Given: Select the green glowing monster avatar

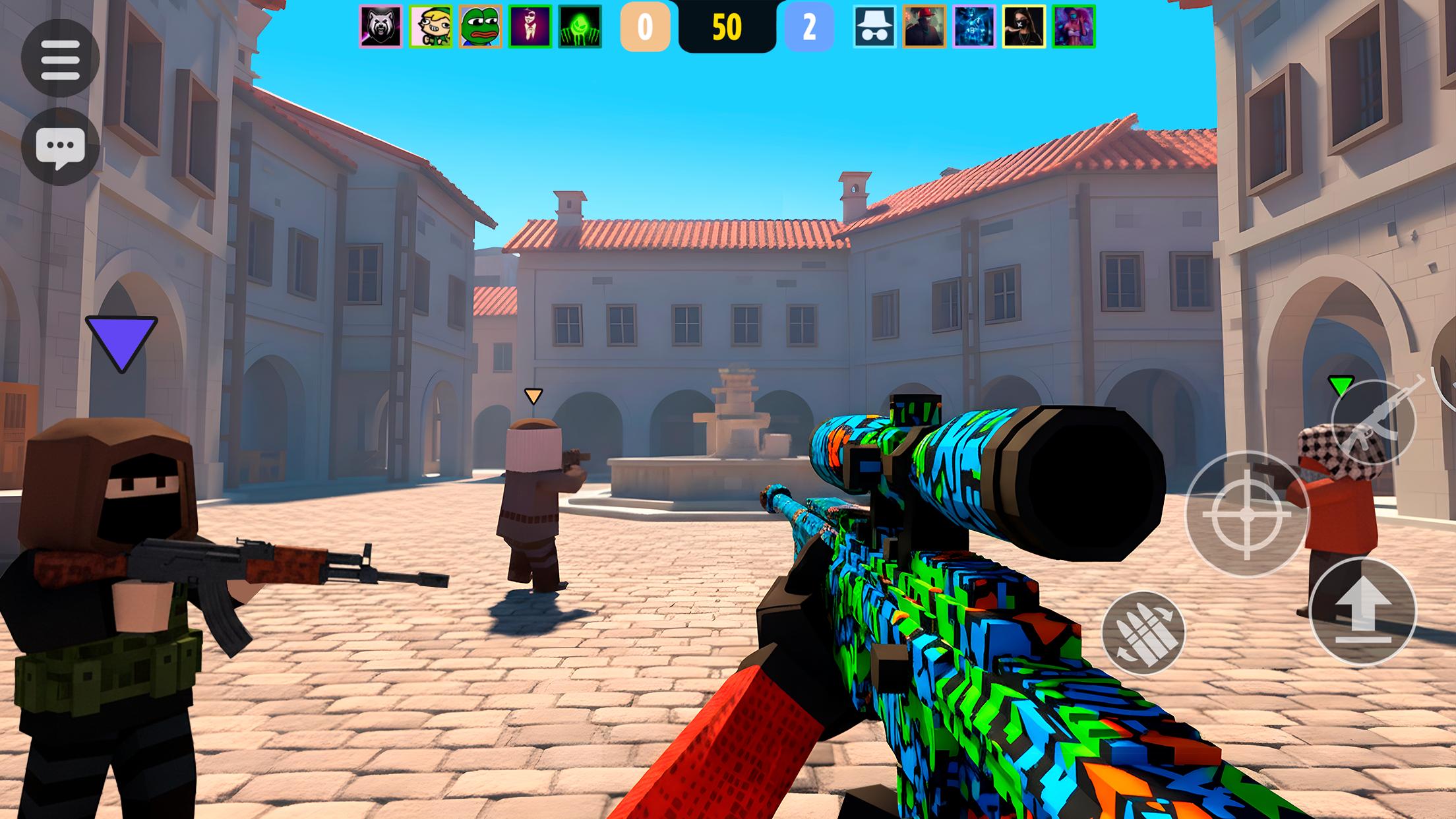Looking at the screenshot, I should click(x=580, y=27).
